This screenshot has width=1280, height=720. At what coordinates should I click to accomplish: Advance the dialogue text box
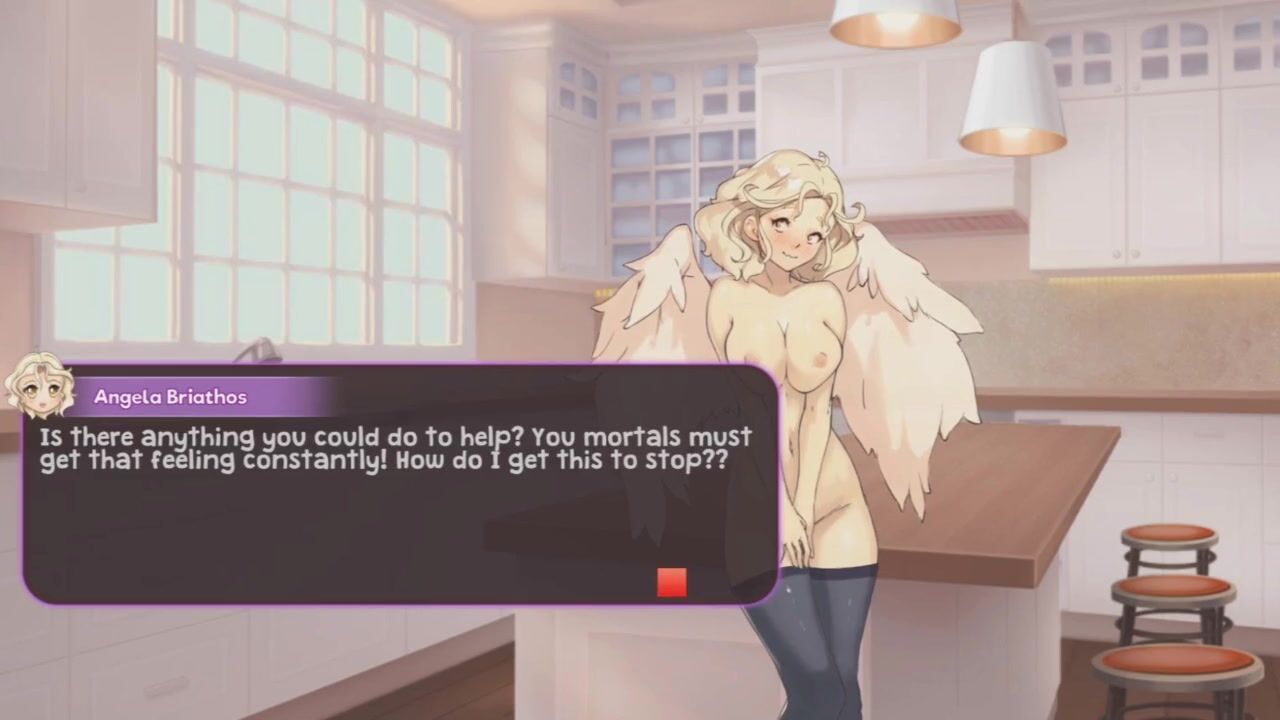(400, 520)
